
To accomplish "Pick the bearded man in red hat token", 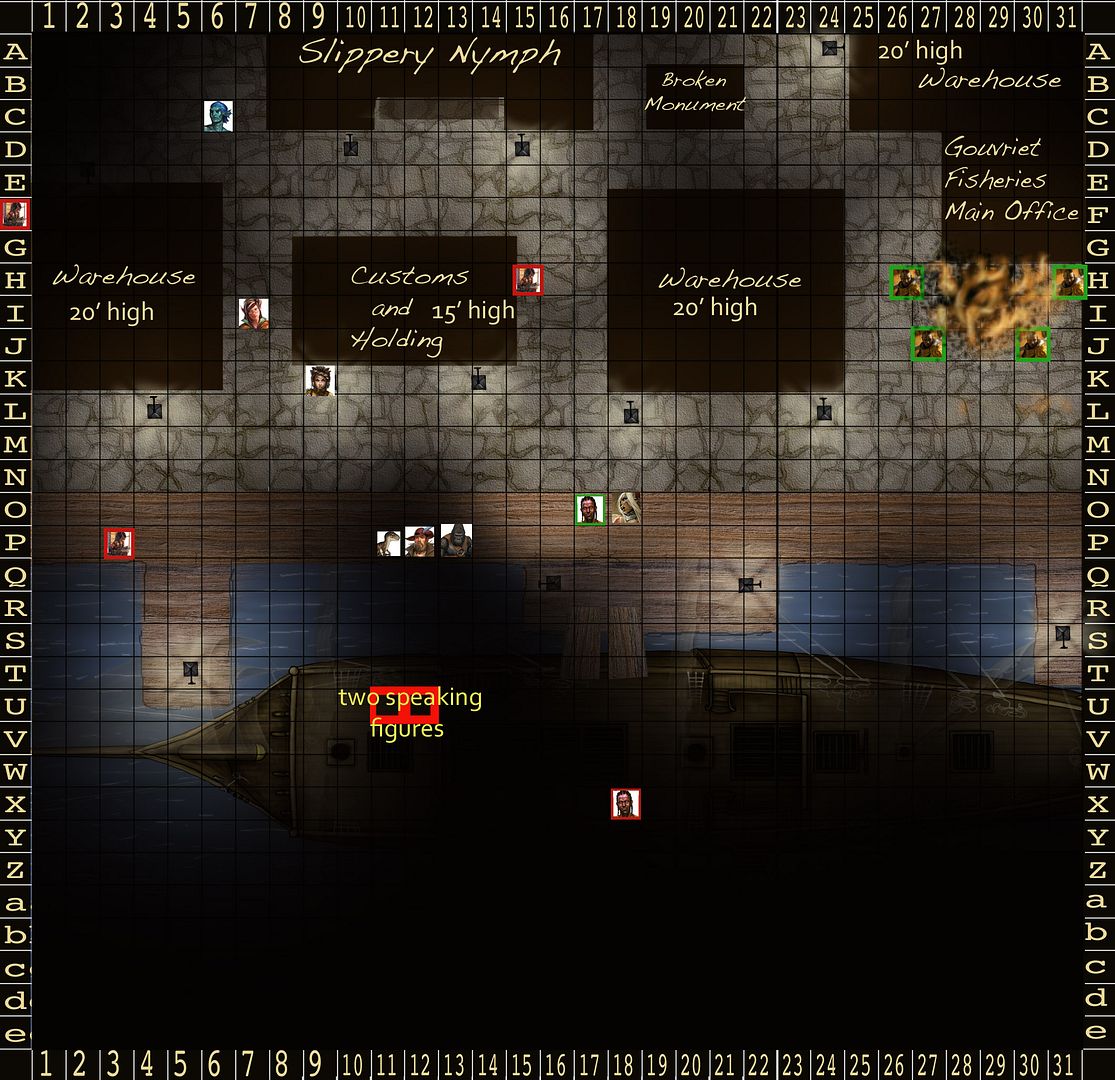I will [x=421, y=542].
